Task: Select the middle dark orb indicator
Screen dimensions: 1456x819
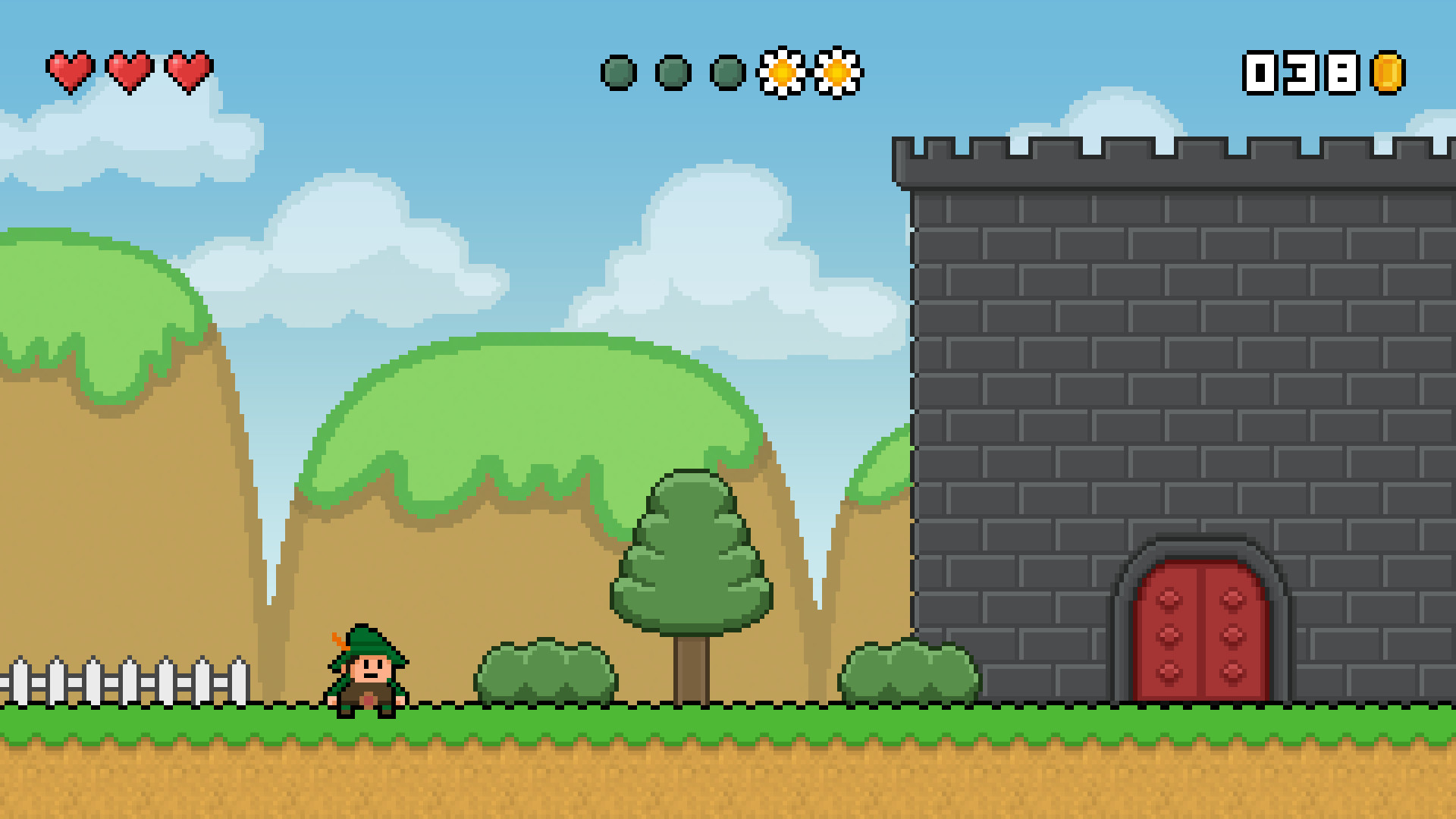Action: 672,72
